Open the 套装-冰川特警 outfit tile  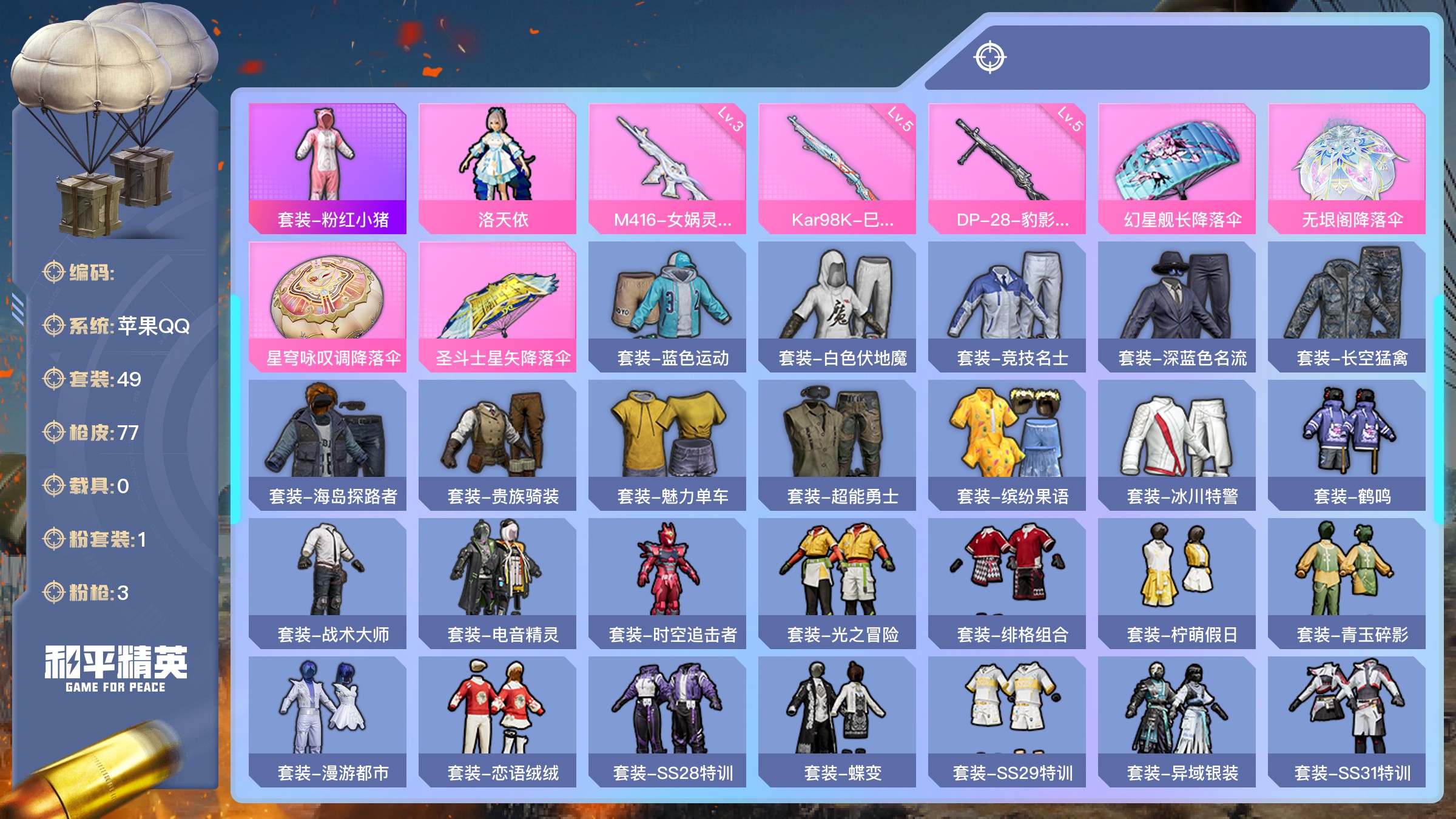[1177, 445]
